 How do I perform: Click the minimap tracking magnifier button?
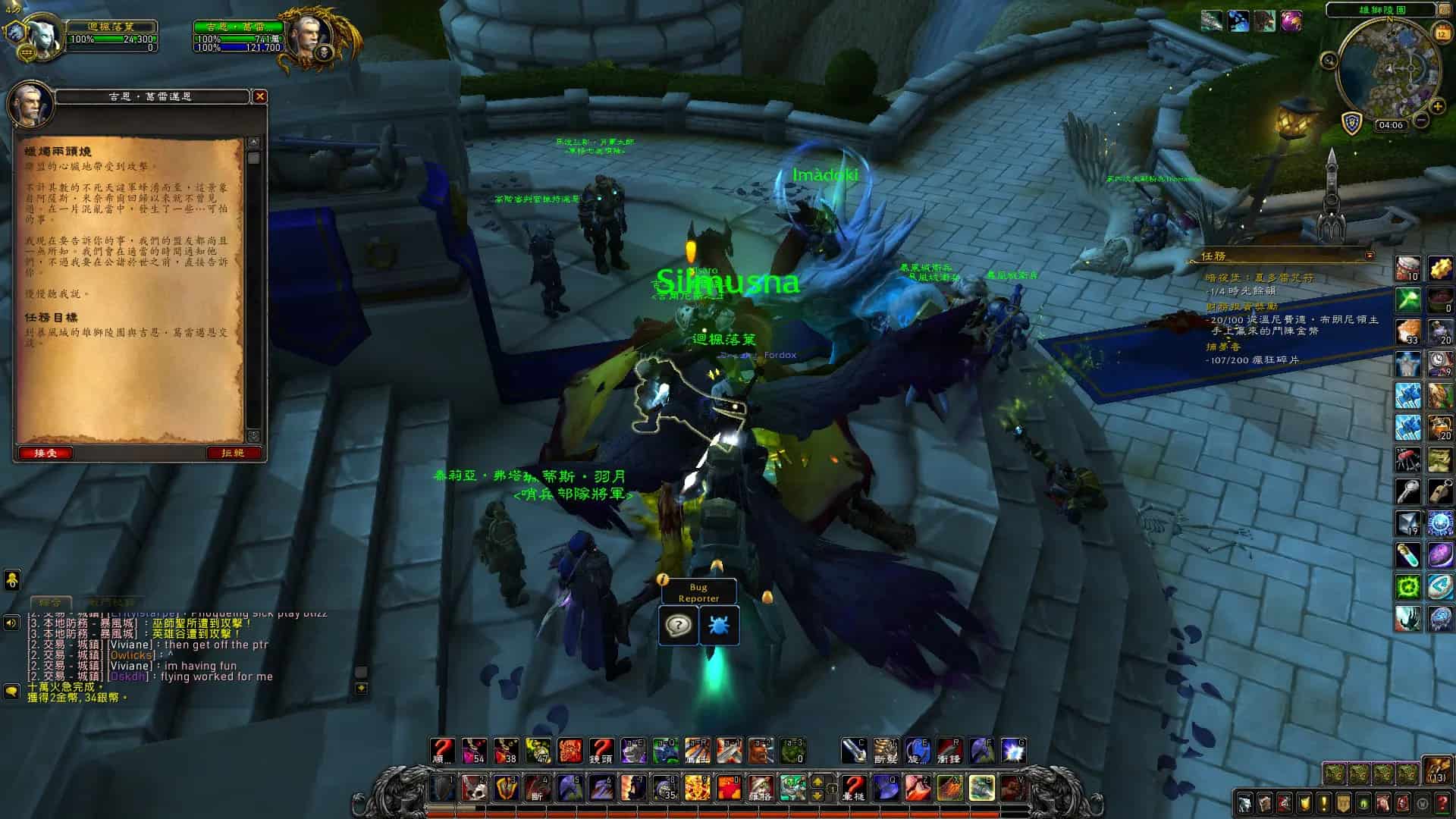(1329, 61)
